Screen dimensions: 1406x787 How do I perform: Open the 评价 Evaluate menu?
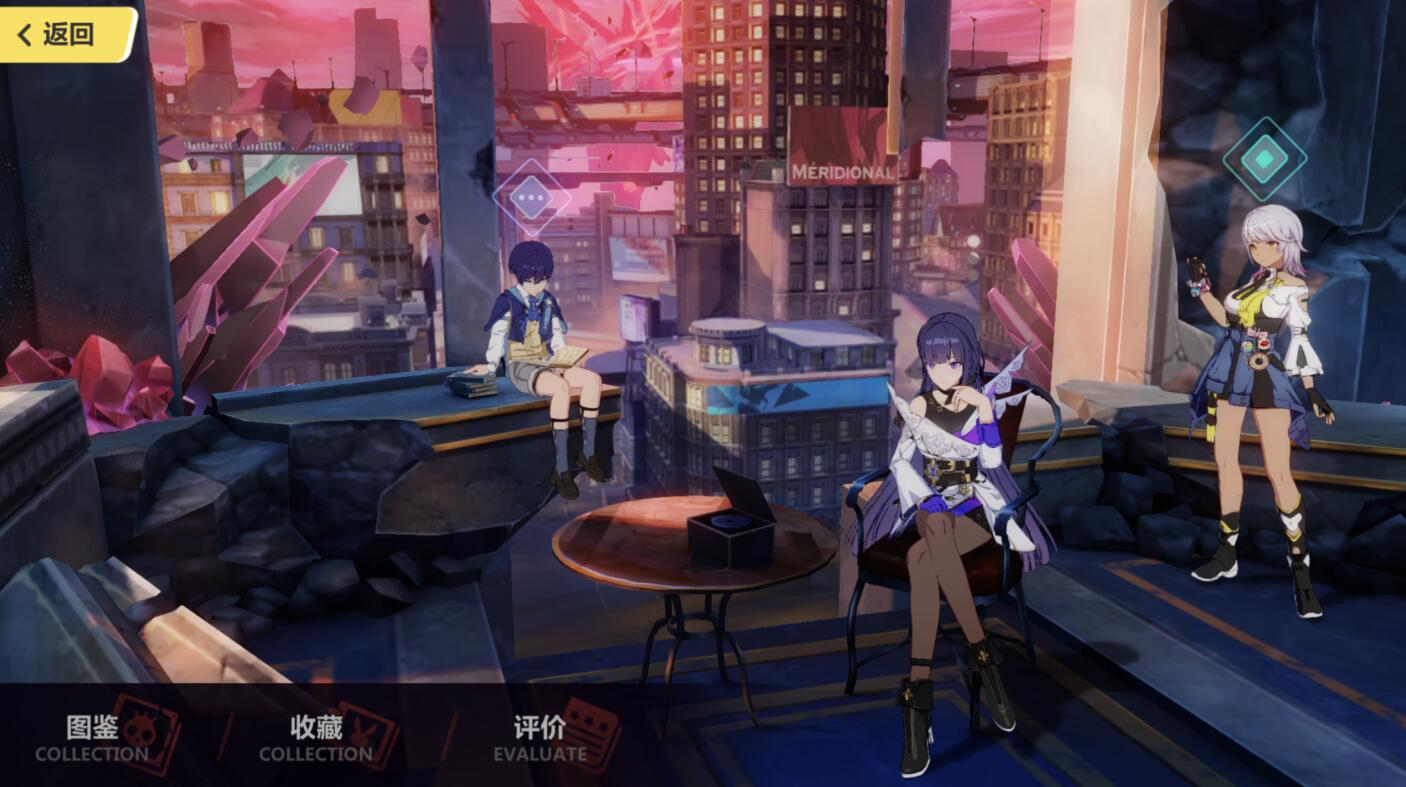(540, 738)
